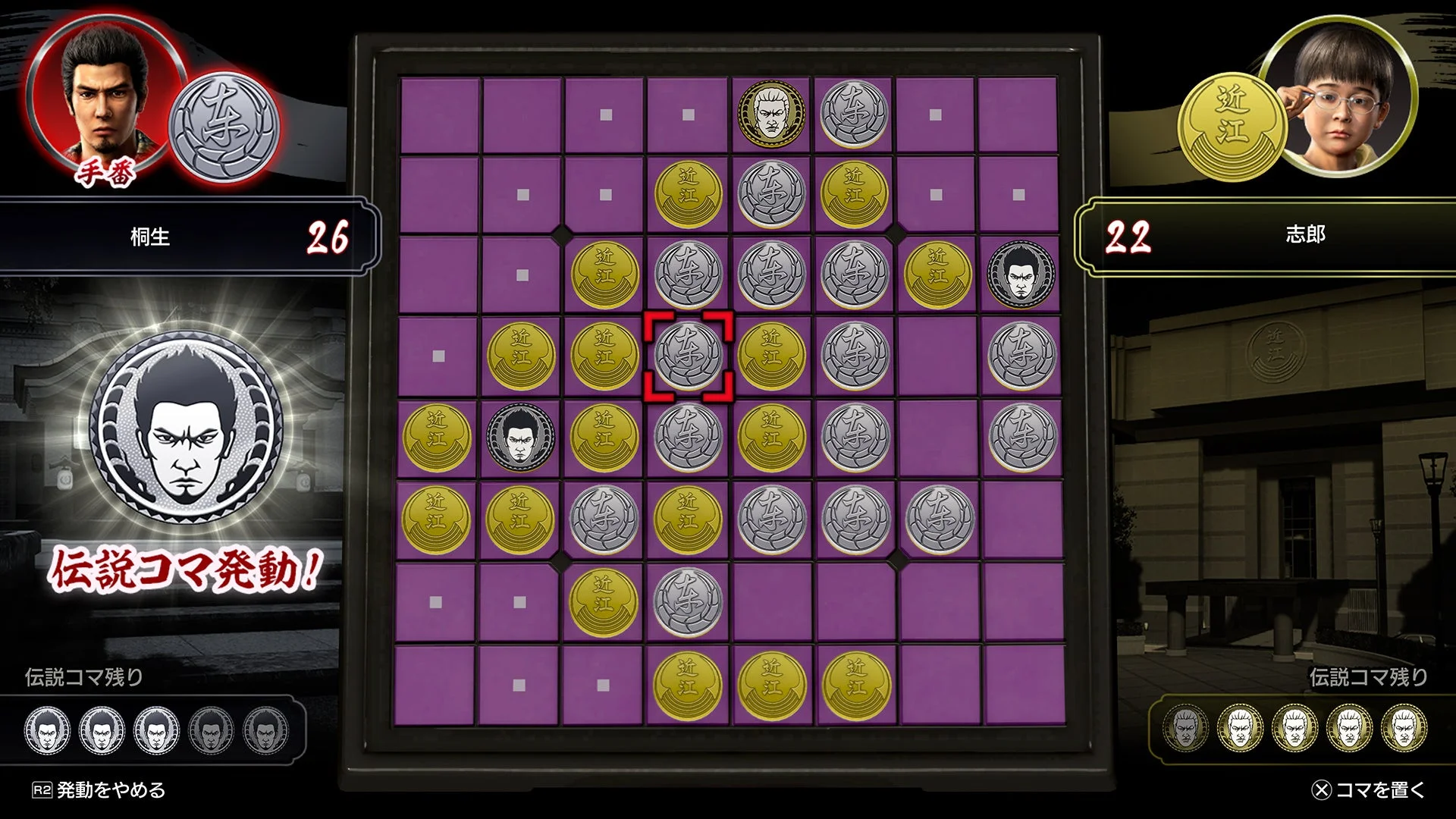Click the gold 近江 coin beside Shiro's portrait
The image size is (1456, 819).
click(x=1236, y=121)
